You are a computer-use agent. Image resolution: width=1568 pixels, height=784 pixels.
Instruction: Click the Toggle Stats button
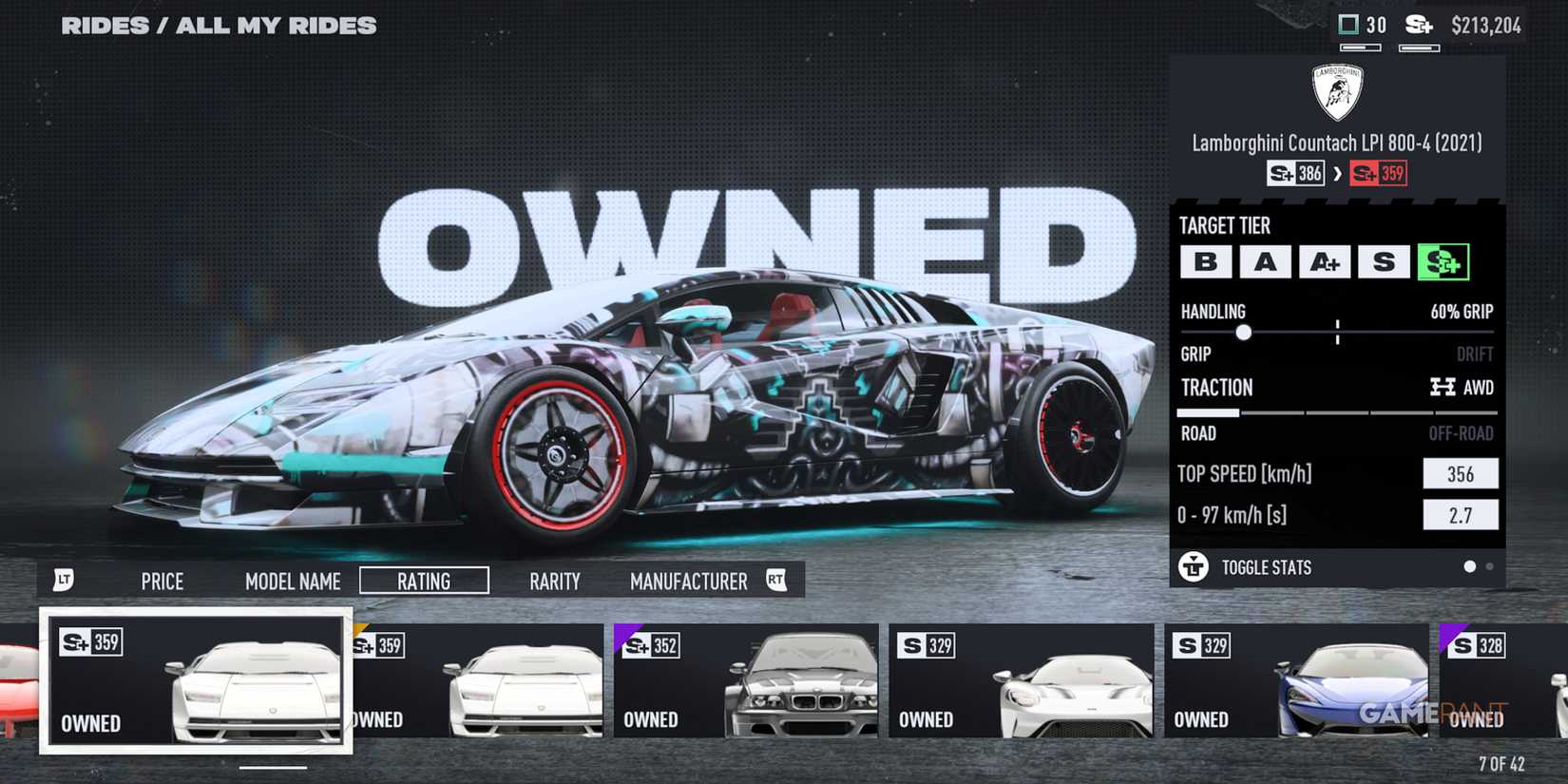[1266, 567]
